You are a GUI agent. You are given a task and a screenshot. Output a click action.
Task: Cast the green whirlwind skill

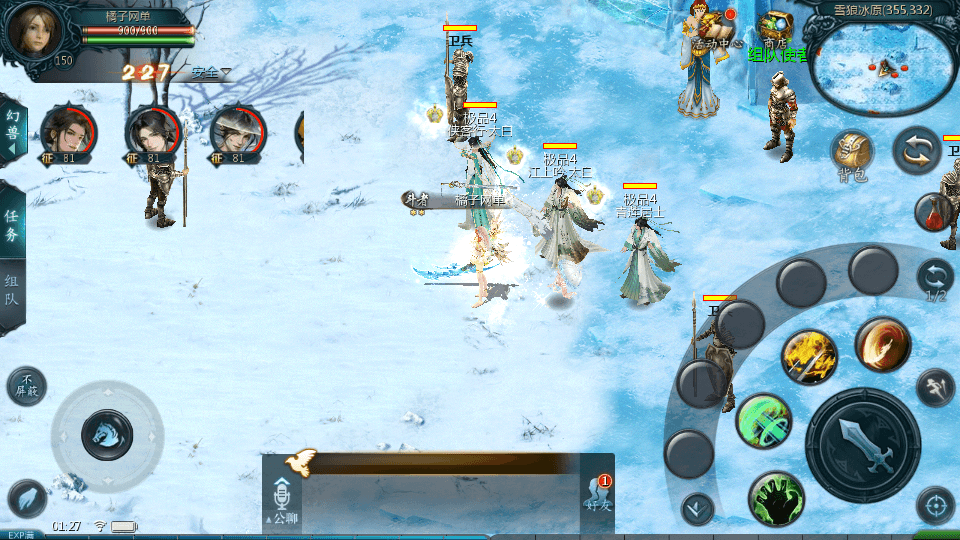coord(764,421)
